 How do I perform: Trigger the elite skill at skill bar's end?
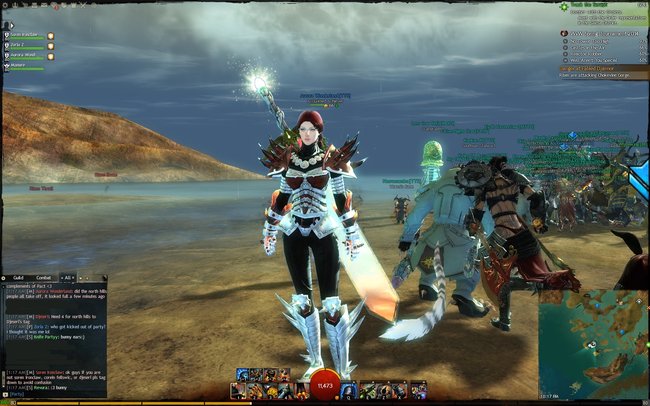pyautogui.click(x=418, y=389)
